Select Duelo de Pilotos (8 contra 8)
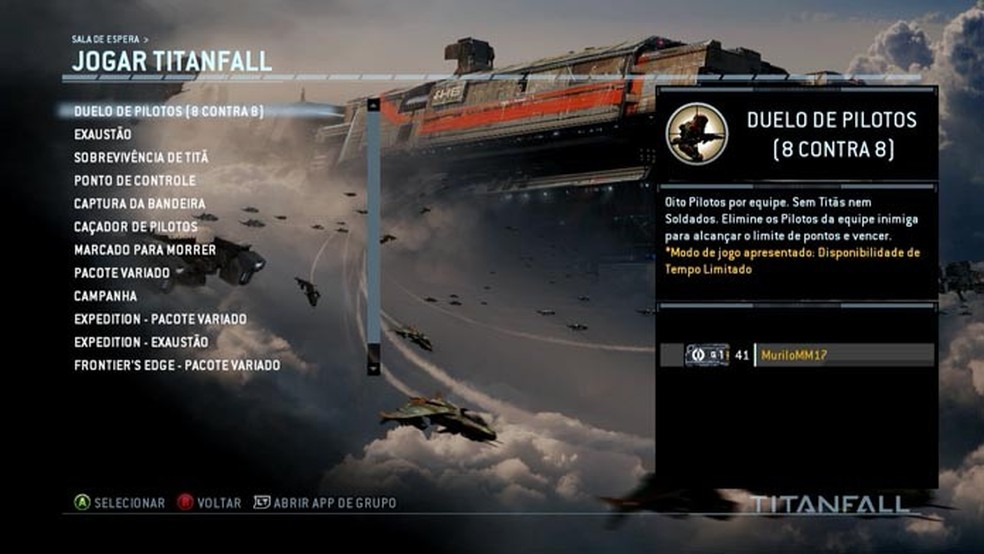 tap(168, 111)
